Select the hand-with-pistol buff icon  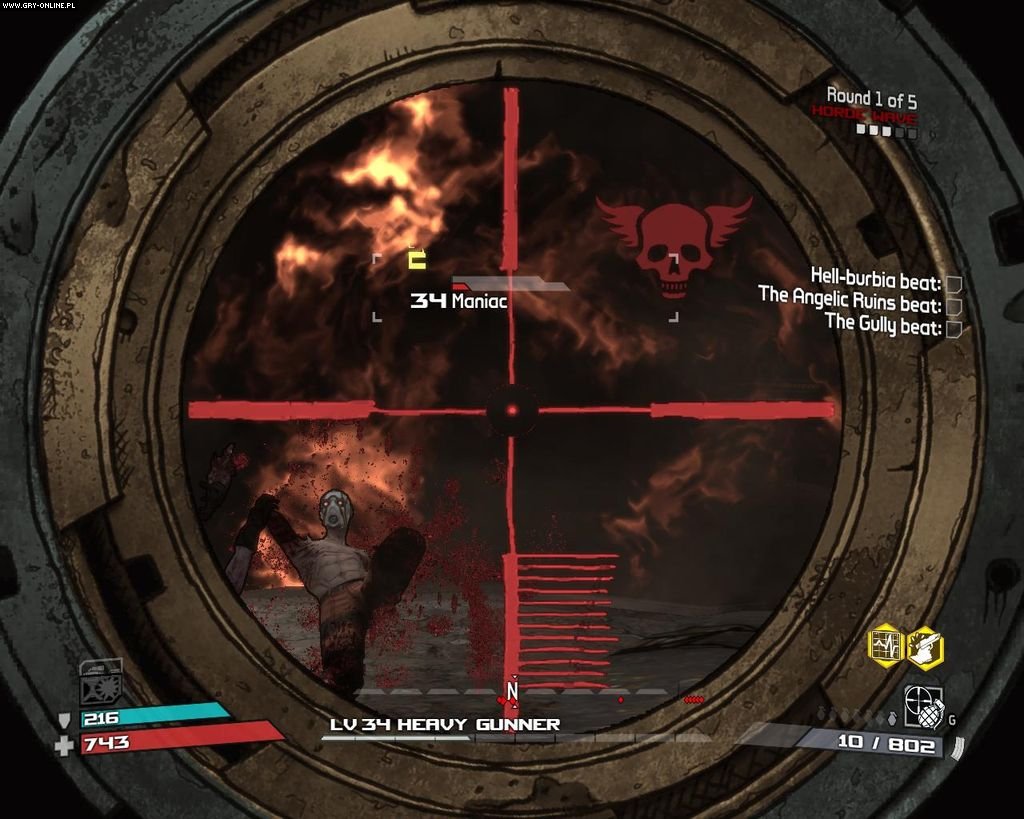click(924, 645)
